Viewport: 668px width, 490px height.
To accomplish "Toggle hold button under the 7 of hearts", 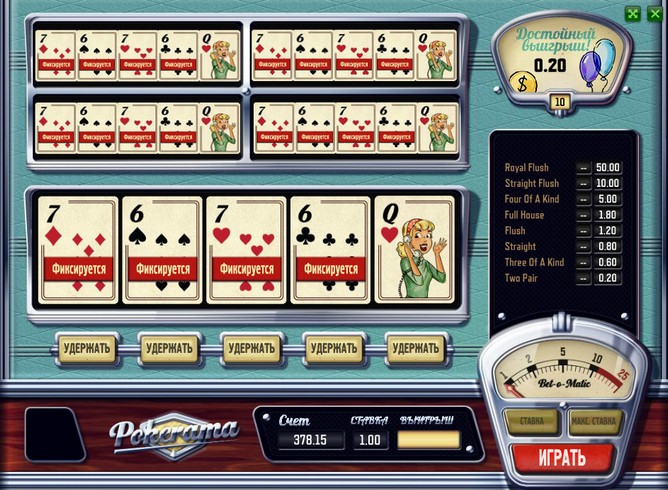I will pos(250,348).
